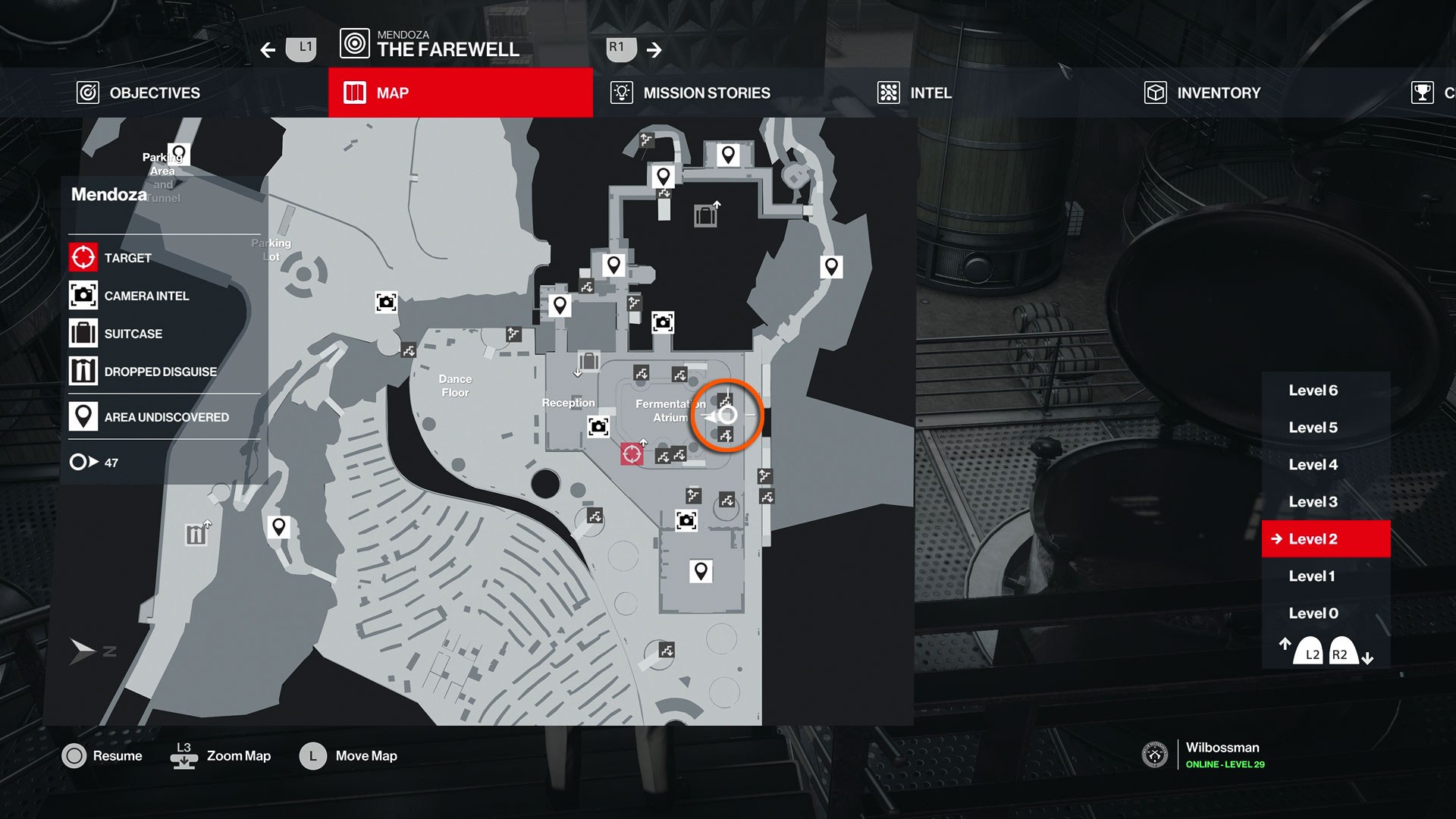Screen dimensions: 1456x819
Task: Select Level 6 floor
Action: click(1313, 391)
